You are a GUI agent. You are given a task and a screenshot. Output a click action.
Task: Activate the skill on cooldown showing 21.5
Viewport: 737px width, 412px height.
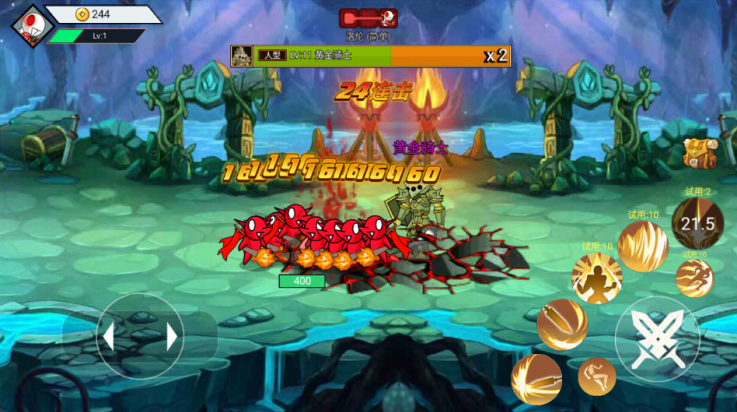(697, 223)
